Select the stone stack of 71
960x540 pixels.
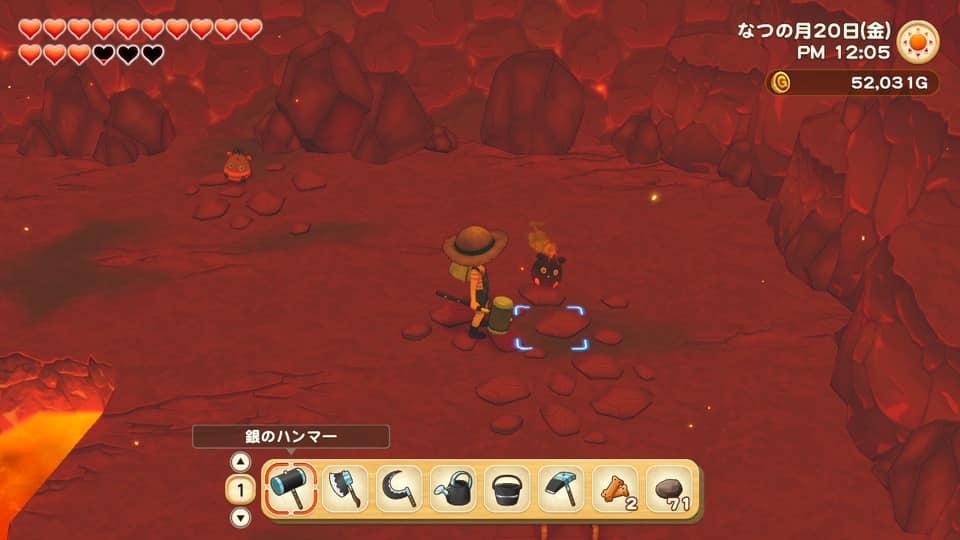[x=669, y=489]
